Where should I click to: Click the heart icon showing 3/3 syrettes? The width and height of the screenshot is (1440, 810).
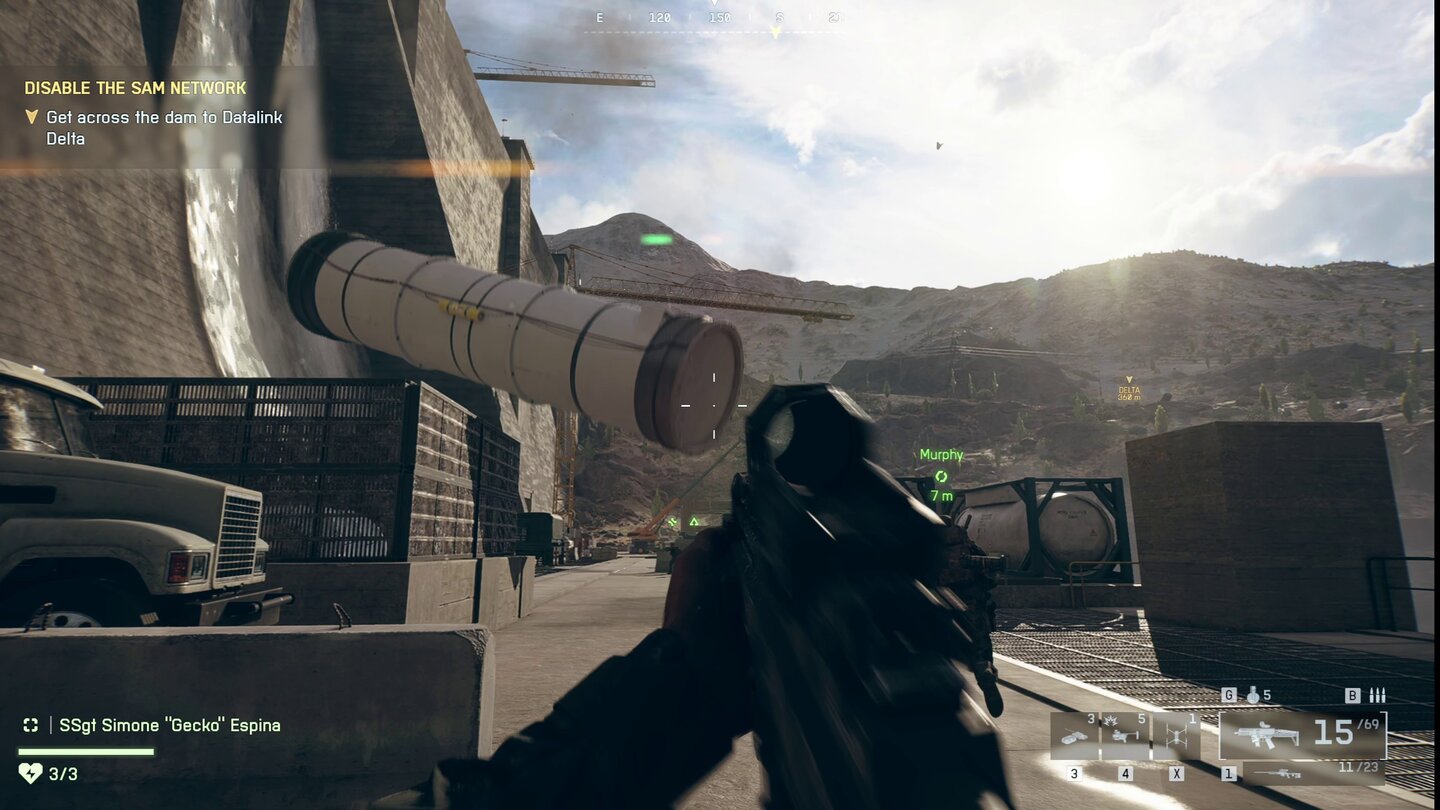[31, 774]
